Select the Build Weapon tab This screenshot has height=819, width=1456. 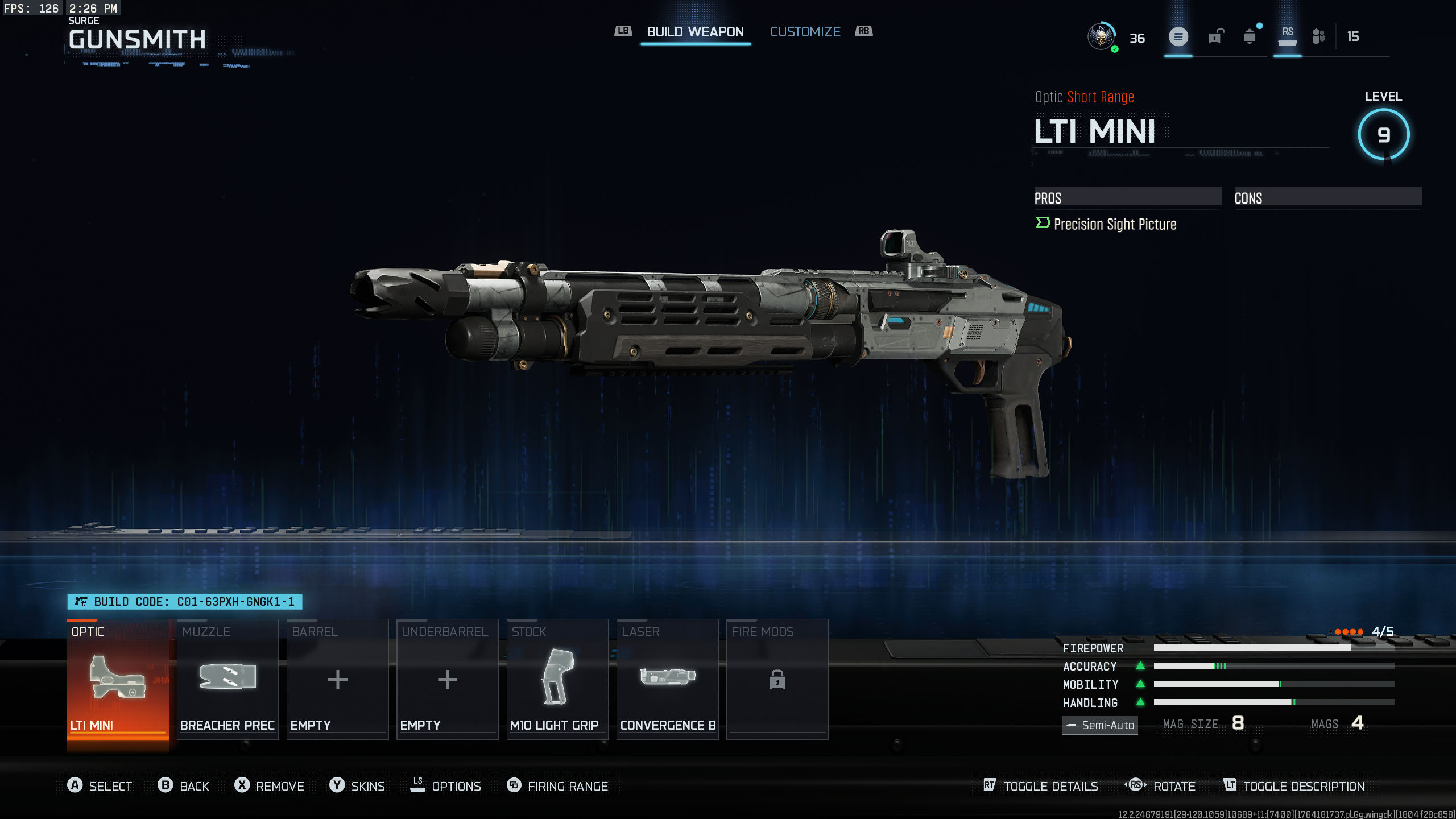point(695,31)
